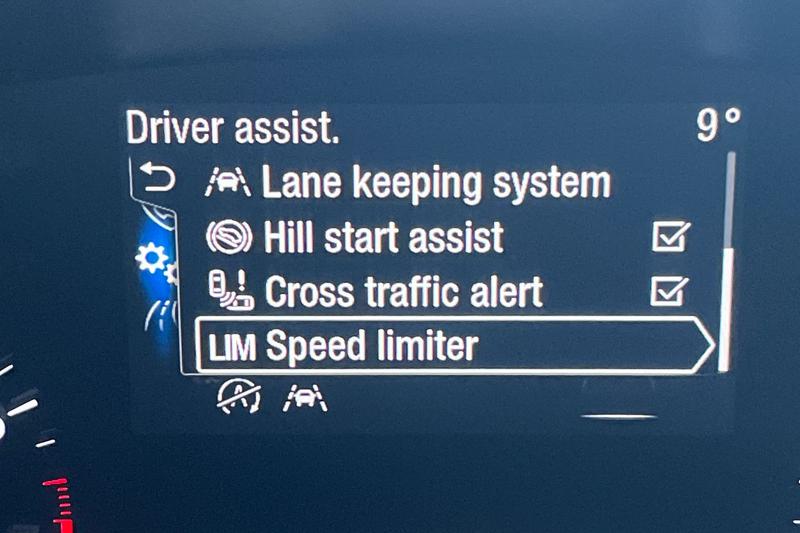Screen dimensions: 800x533
Task: Open the Lane keeping system entry
Action: pyautogui.click(x=435, y=183)
